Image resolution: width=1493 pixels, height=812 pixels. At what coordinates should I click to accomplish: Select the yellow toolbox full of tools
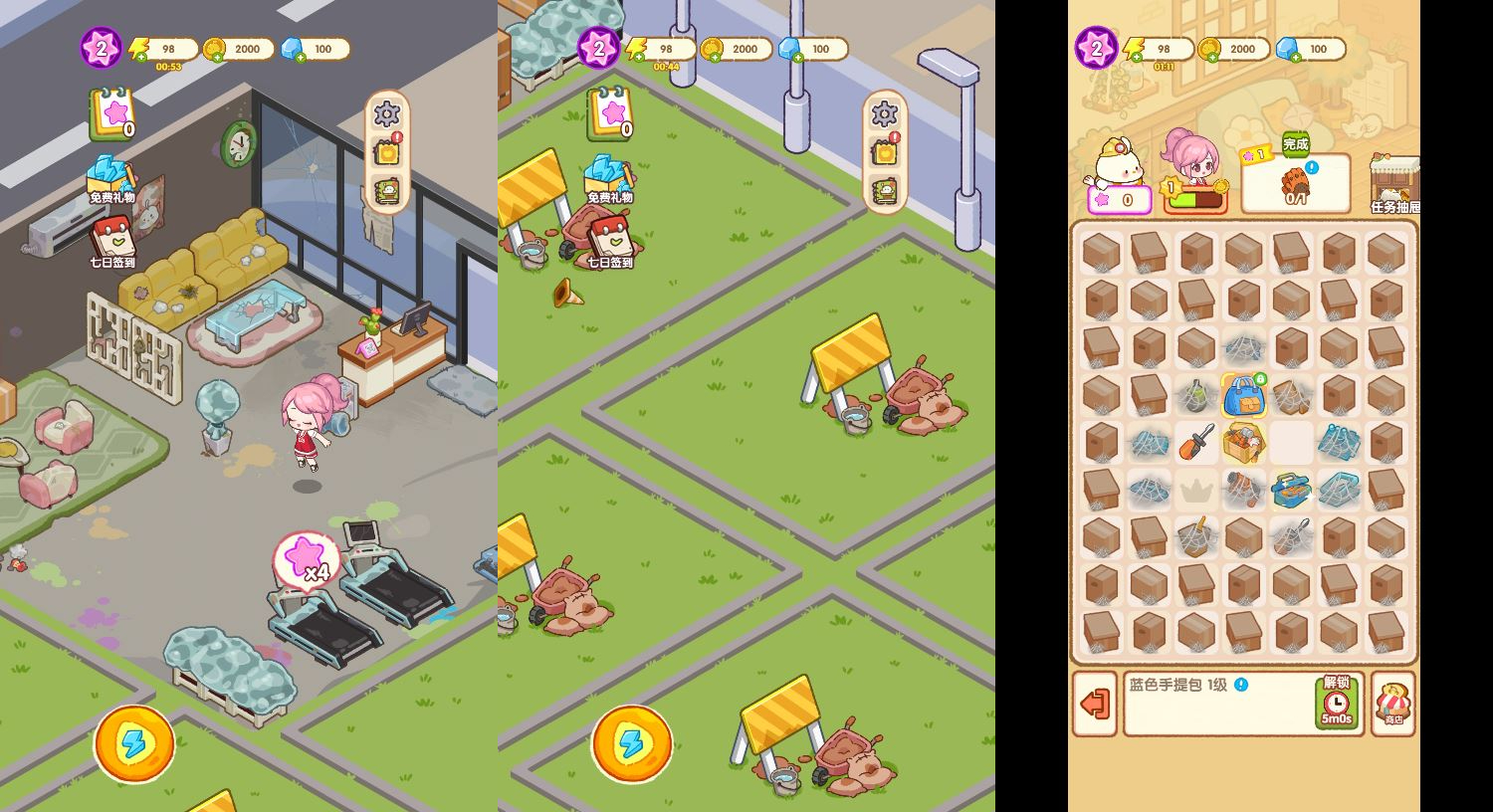[1243, 442]
